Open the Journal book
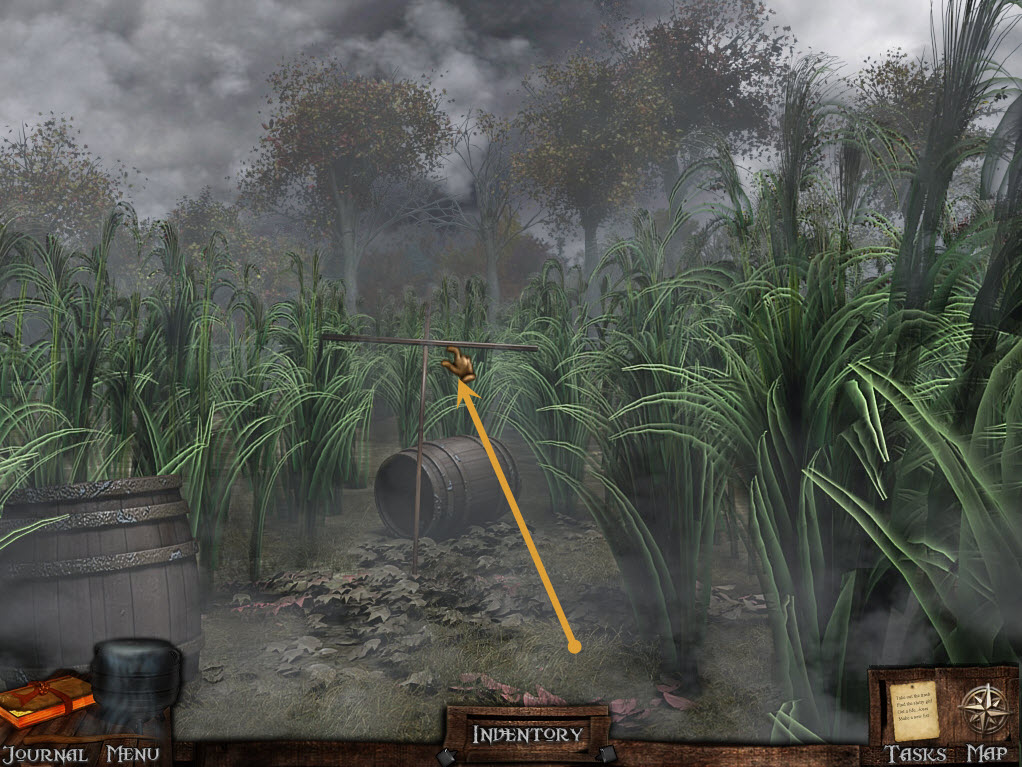The width and height of the screenshot is (1022, 767). [44, 704]
